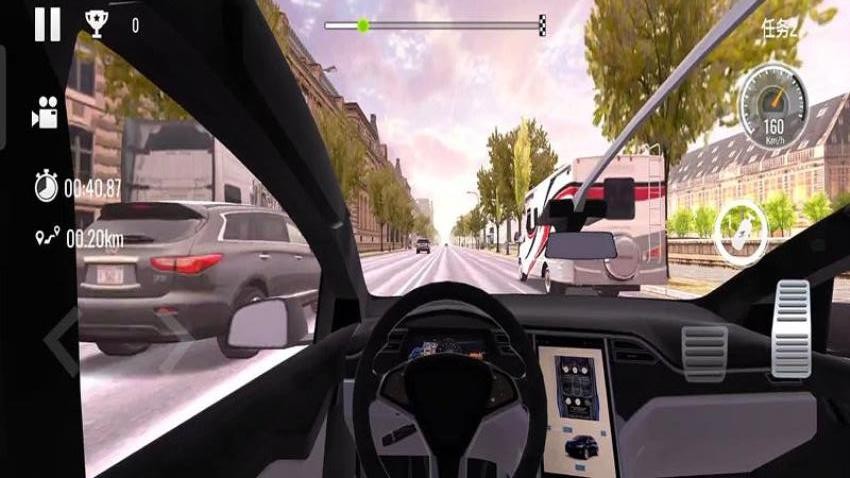Step on the brake pedal
This screenshot has width=850, height=478.
[704, 353]
